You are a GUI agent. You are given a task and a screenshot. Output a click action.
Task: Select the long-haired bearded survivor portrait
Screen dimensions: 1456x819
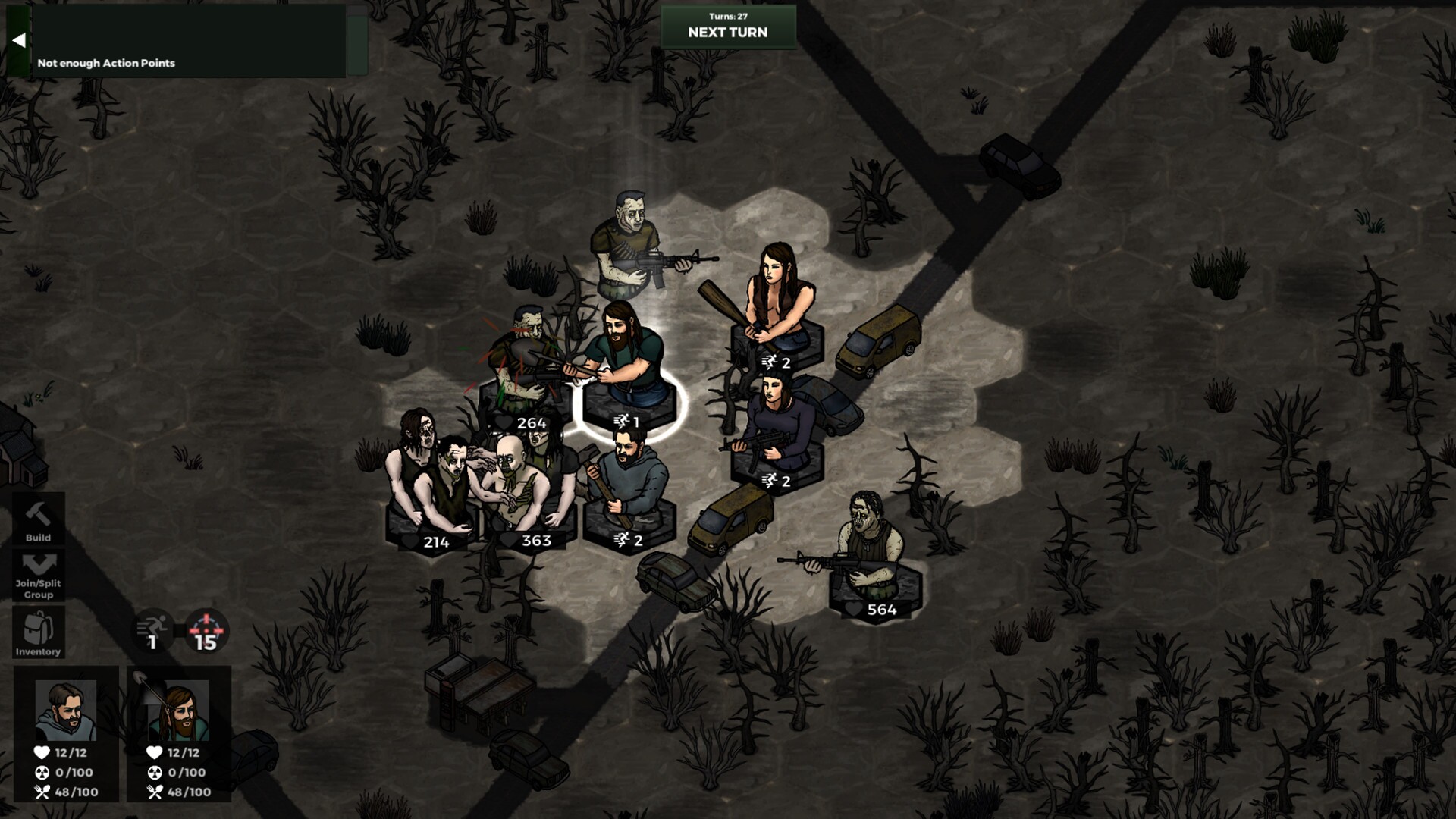click(180, 711)
